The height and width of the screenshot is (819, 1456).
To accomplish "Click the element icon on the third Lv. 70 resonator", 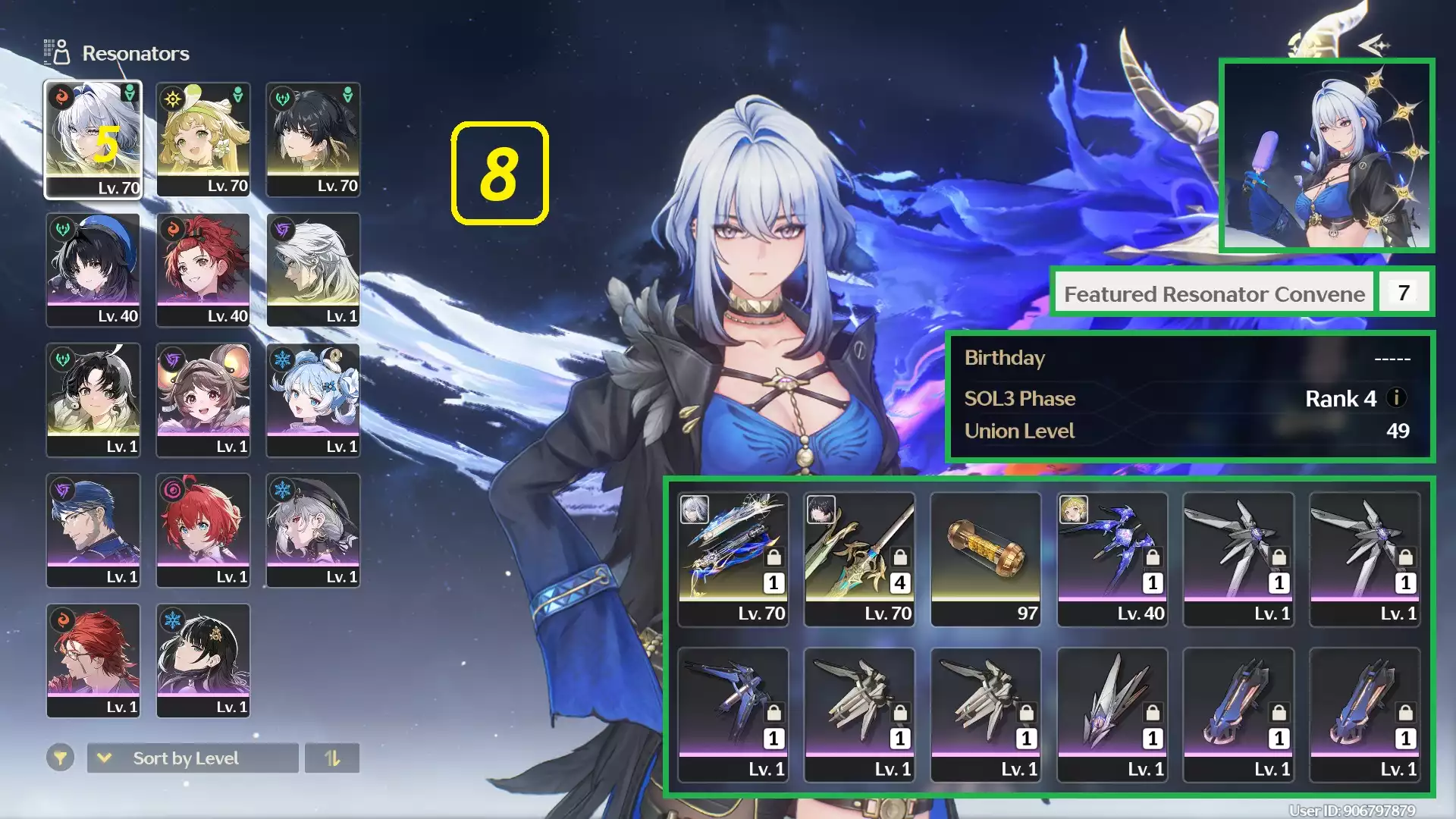I will pos(282,98).
